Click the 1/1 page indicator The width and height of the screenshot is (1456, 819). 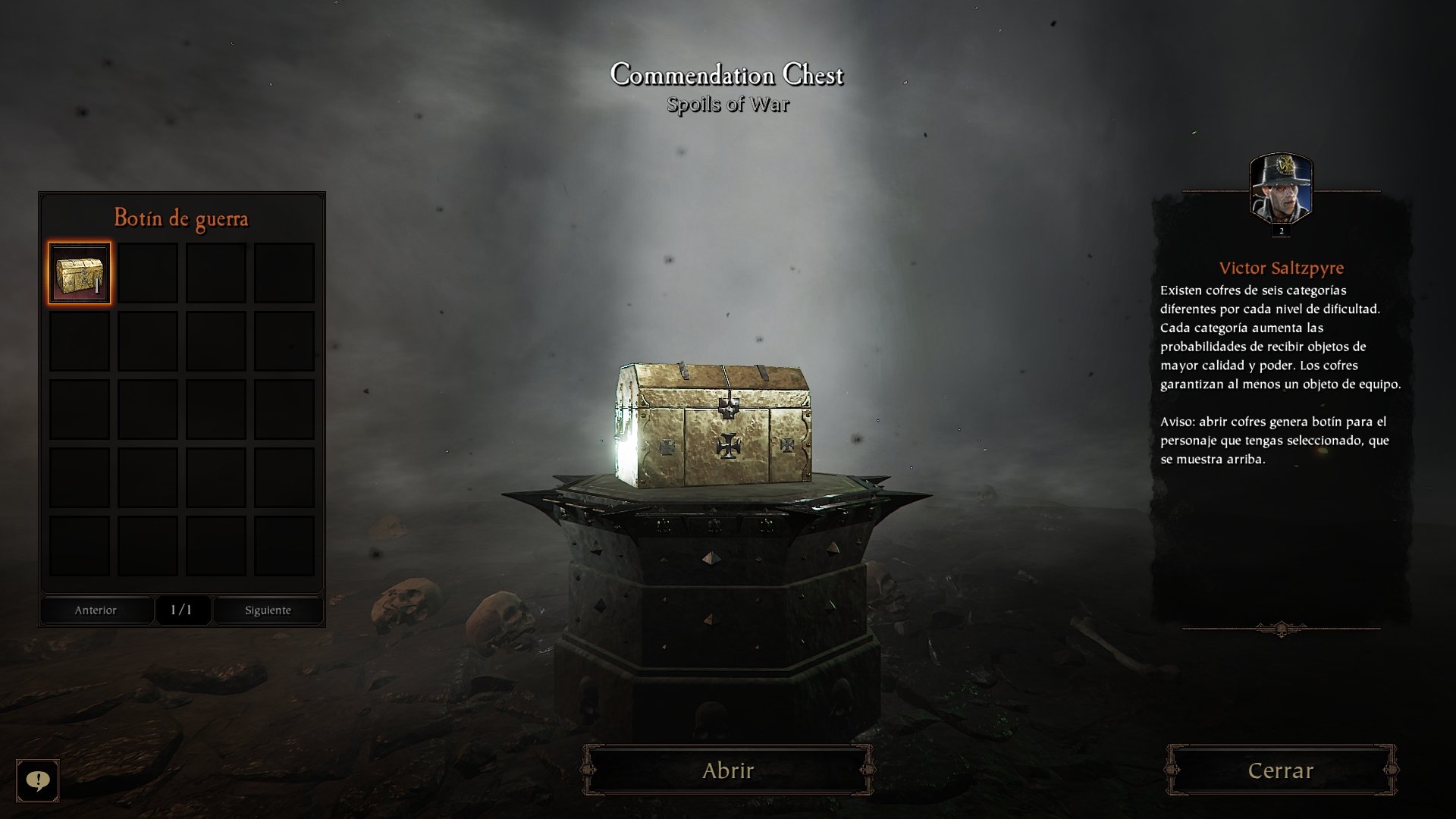(181, 610)
